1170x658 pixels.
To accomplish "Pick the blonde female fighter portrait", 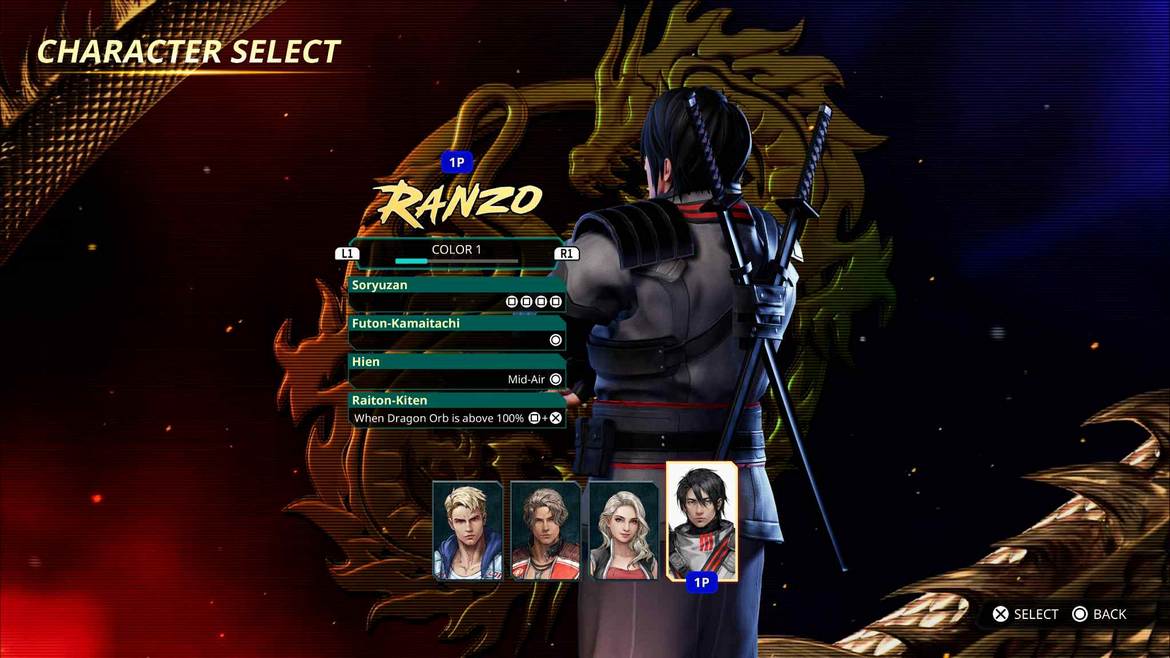I will coord(624,530).
